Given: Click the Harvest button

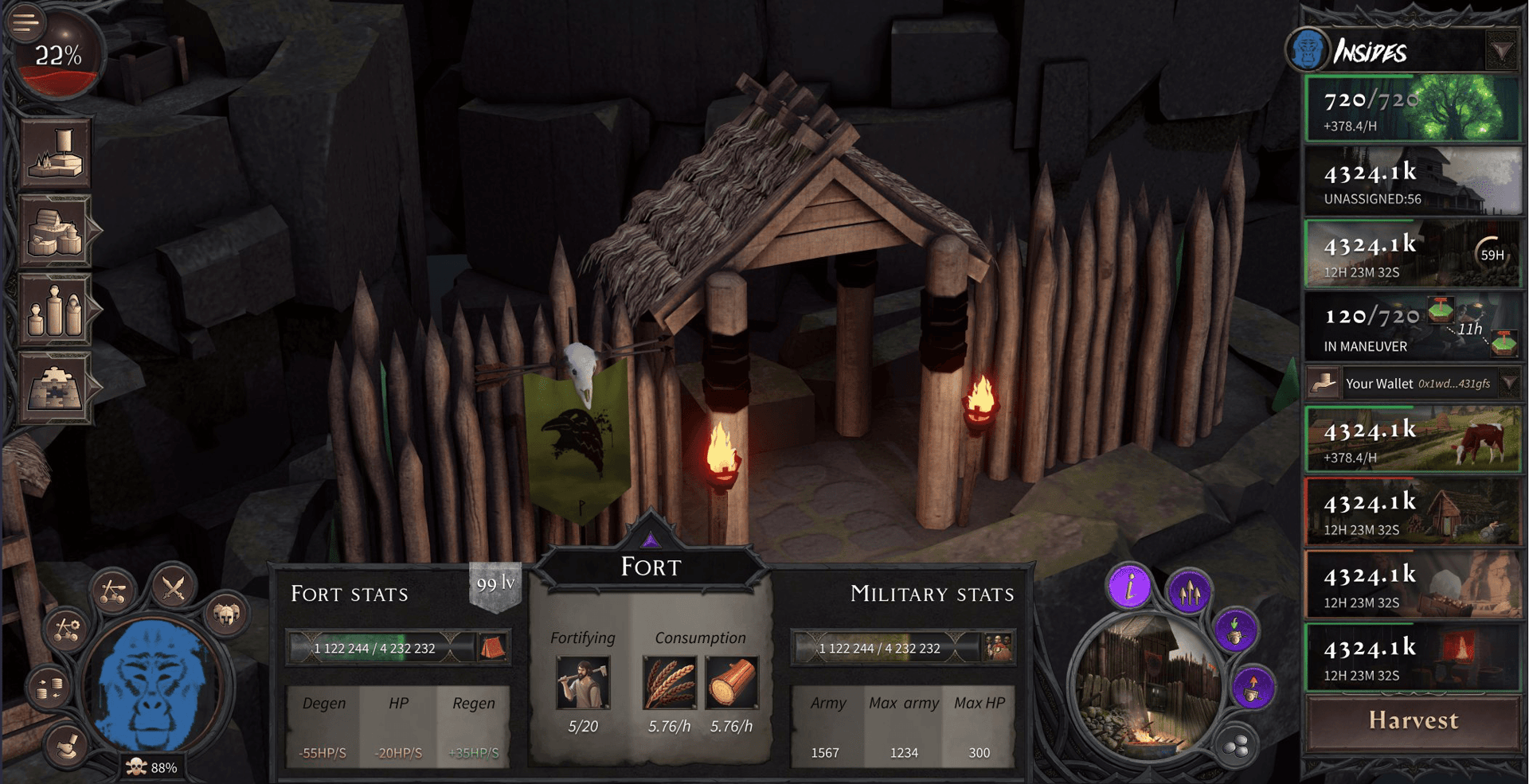Looking at the screenshot, I should [x=1413, y=721].
